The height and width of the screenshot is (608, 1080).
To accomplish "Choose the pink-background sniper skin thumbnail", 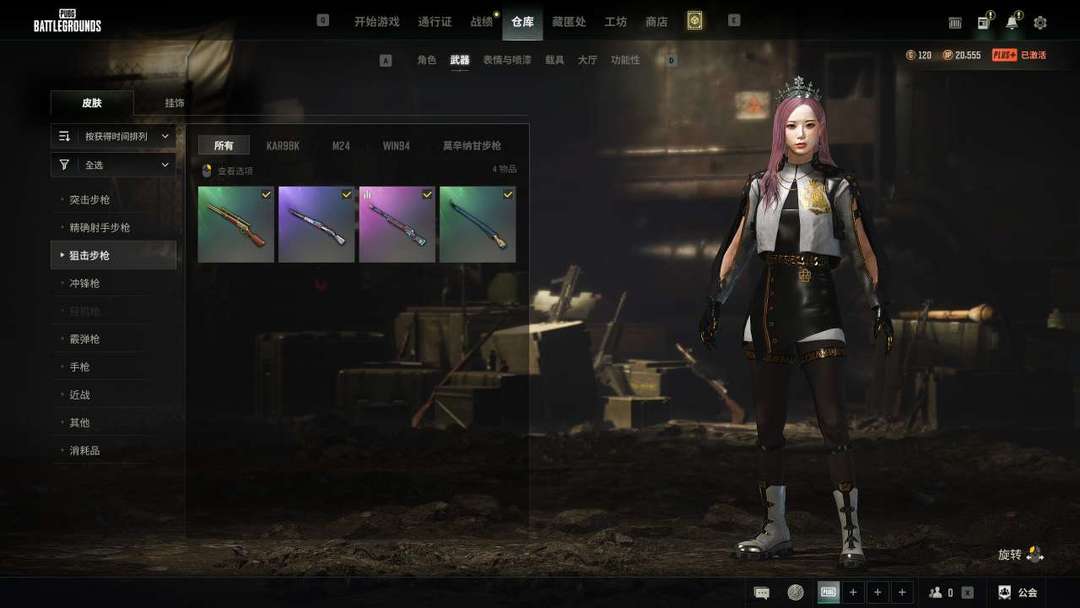I will [397, 224].
